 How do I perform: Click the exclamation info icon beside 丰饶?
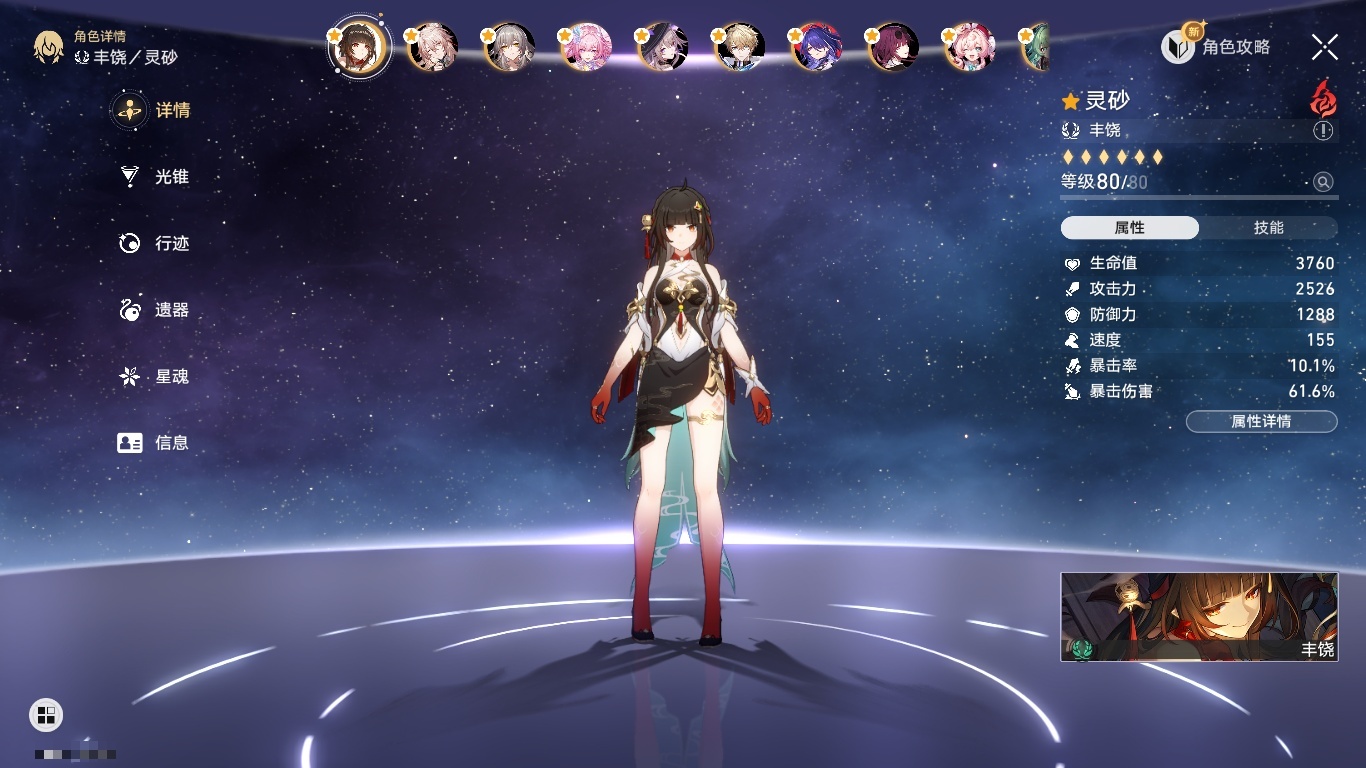pyautogui.click(x=1323, y=131)
